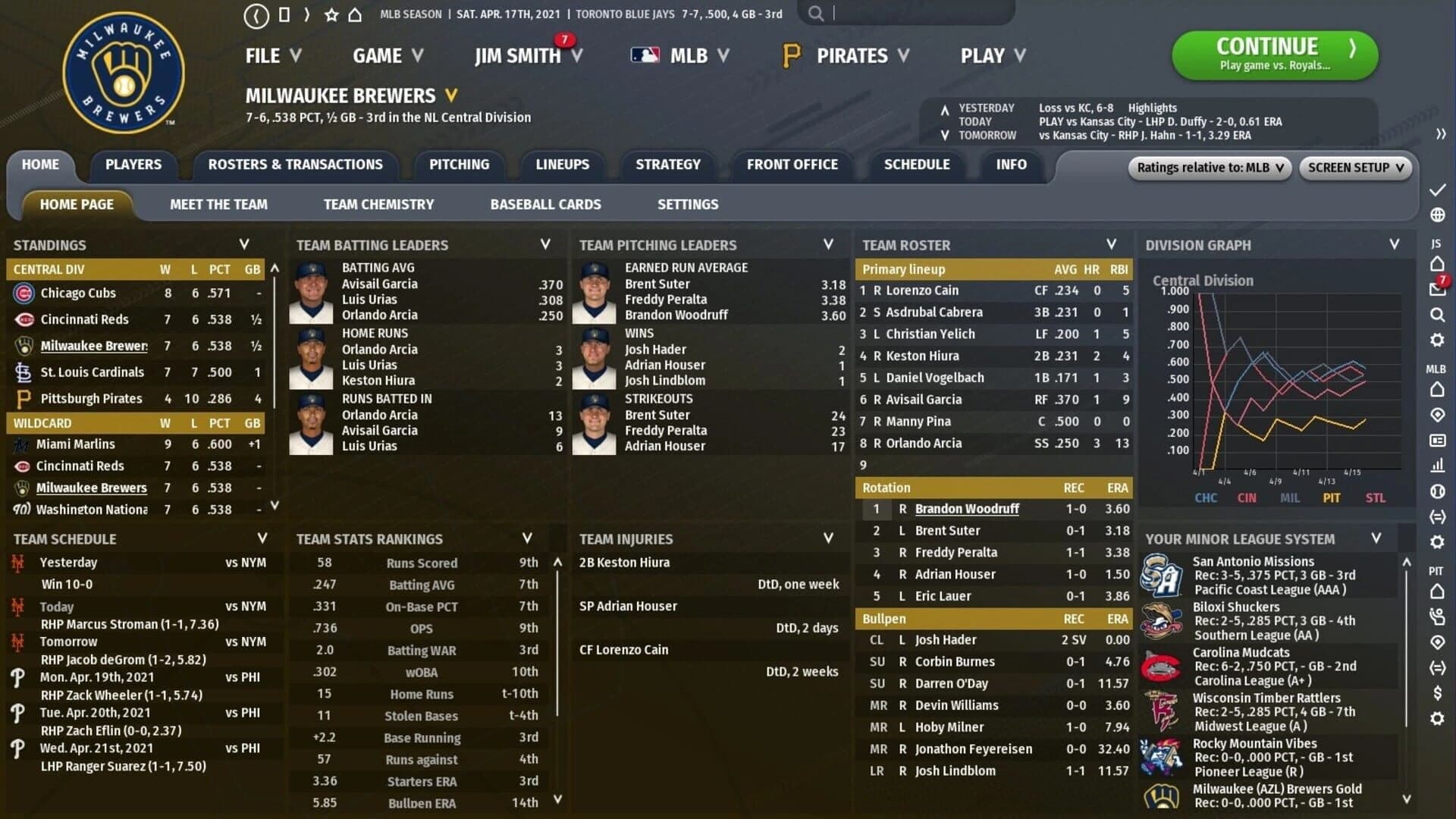The height and width of the screenshot is (819, 1456).
Task: Open the SCREEN SETUP dropdown
Action: coord(1355,168)
